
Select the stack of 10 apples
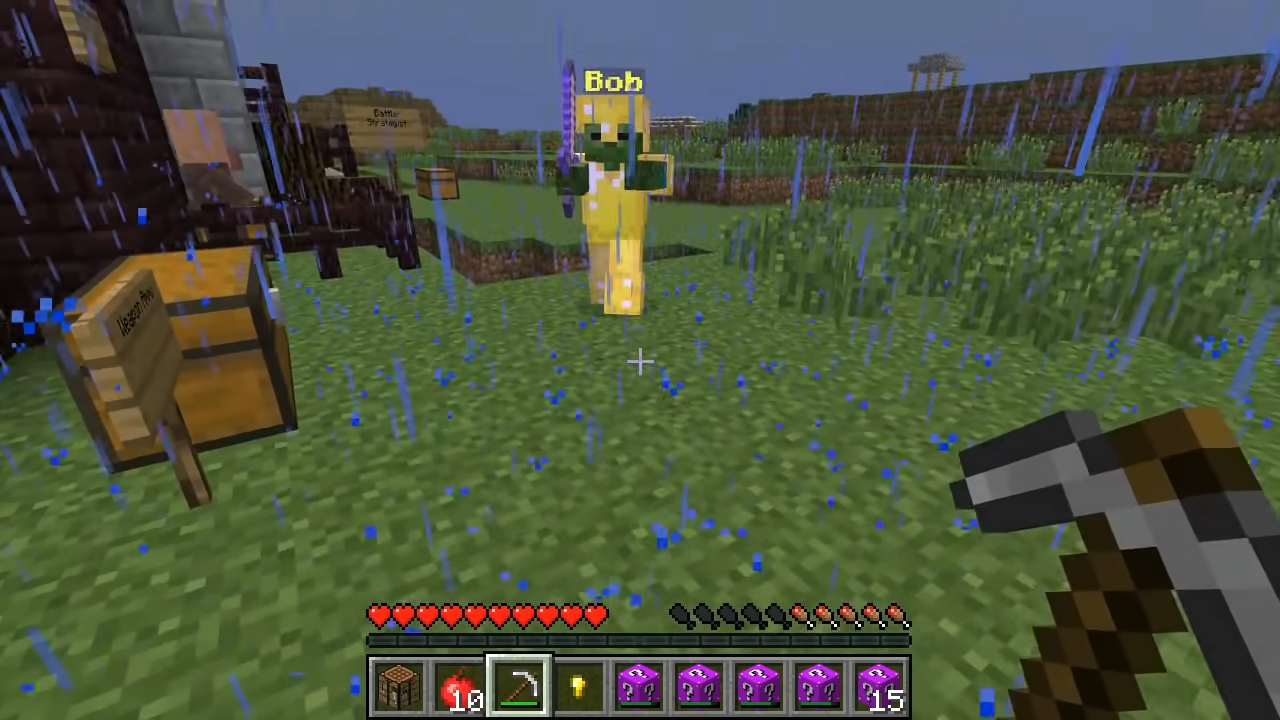[458, 685]
